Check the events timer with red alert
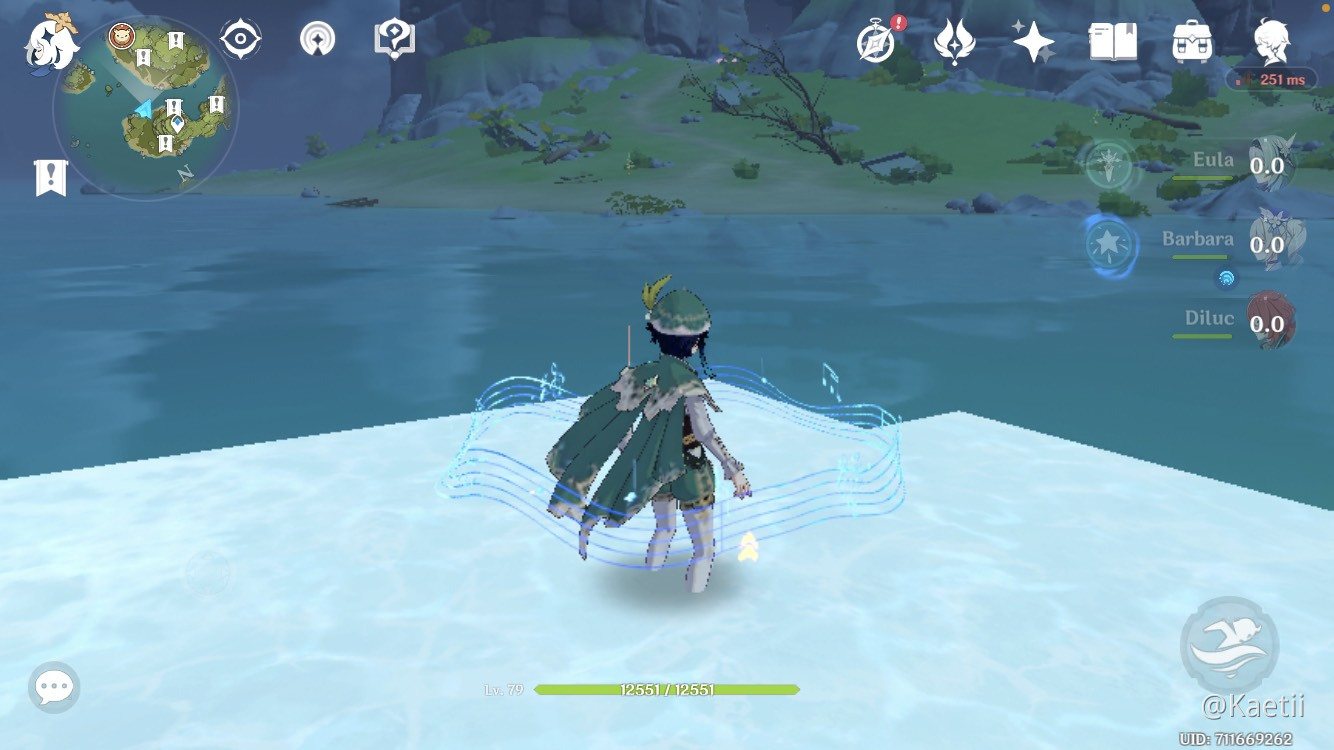This screenshot has height=750, width=1334. tap(874, 42)
